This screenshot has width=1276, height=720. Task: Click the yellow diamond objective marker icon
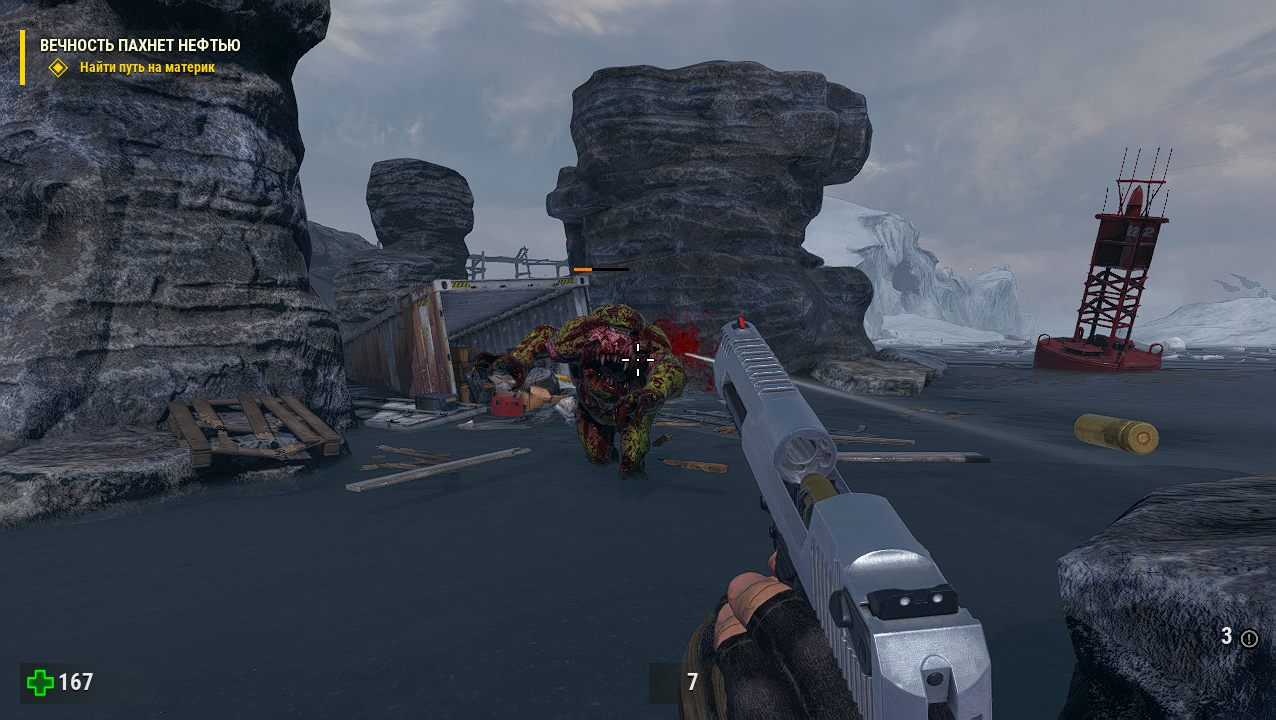pos(59,68)
